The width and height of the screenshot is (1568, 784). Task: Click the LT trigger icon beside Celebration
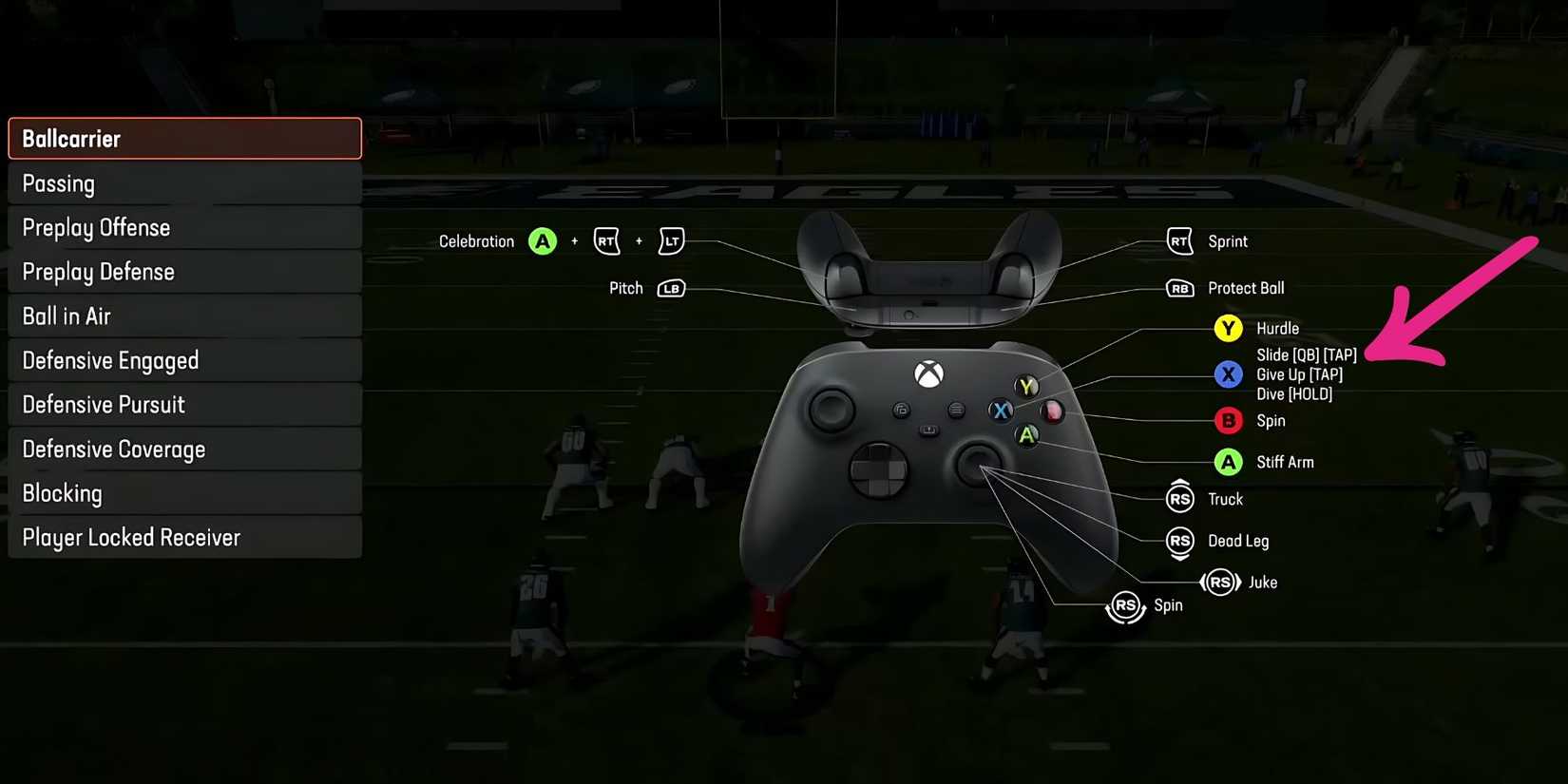point(671,240)
